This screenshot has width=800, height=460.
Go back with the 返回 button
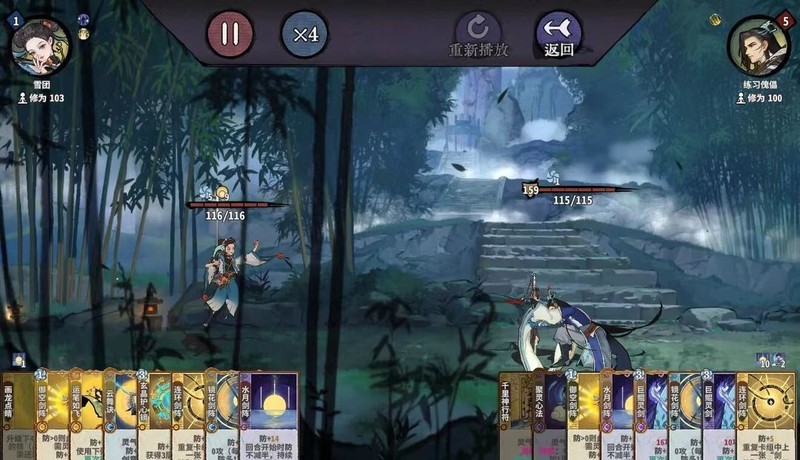coord(559,34)
